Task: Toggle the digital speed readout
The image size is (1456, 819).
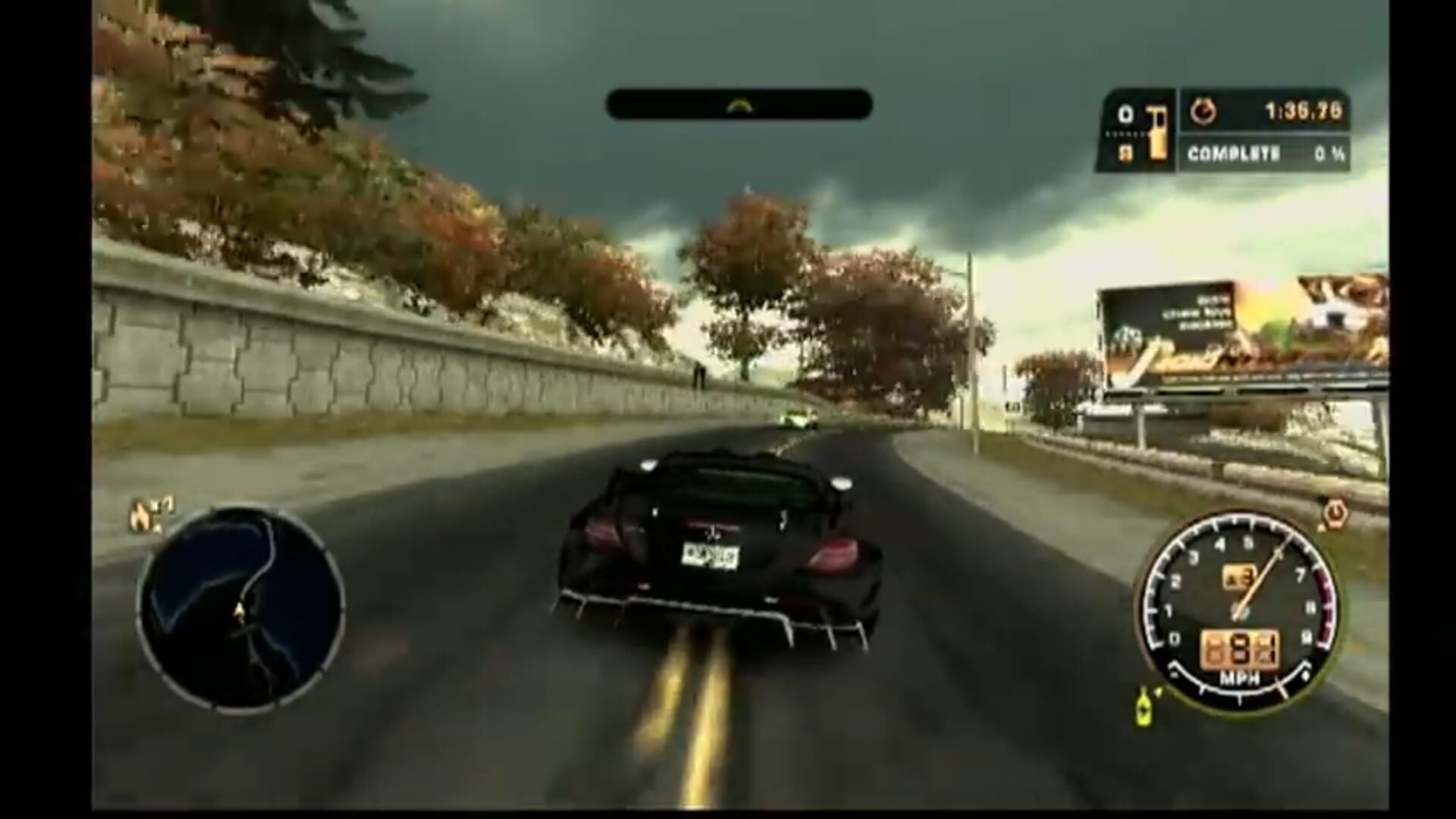Action: tap(1241, 648)
